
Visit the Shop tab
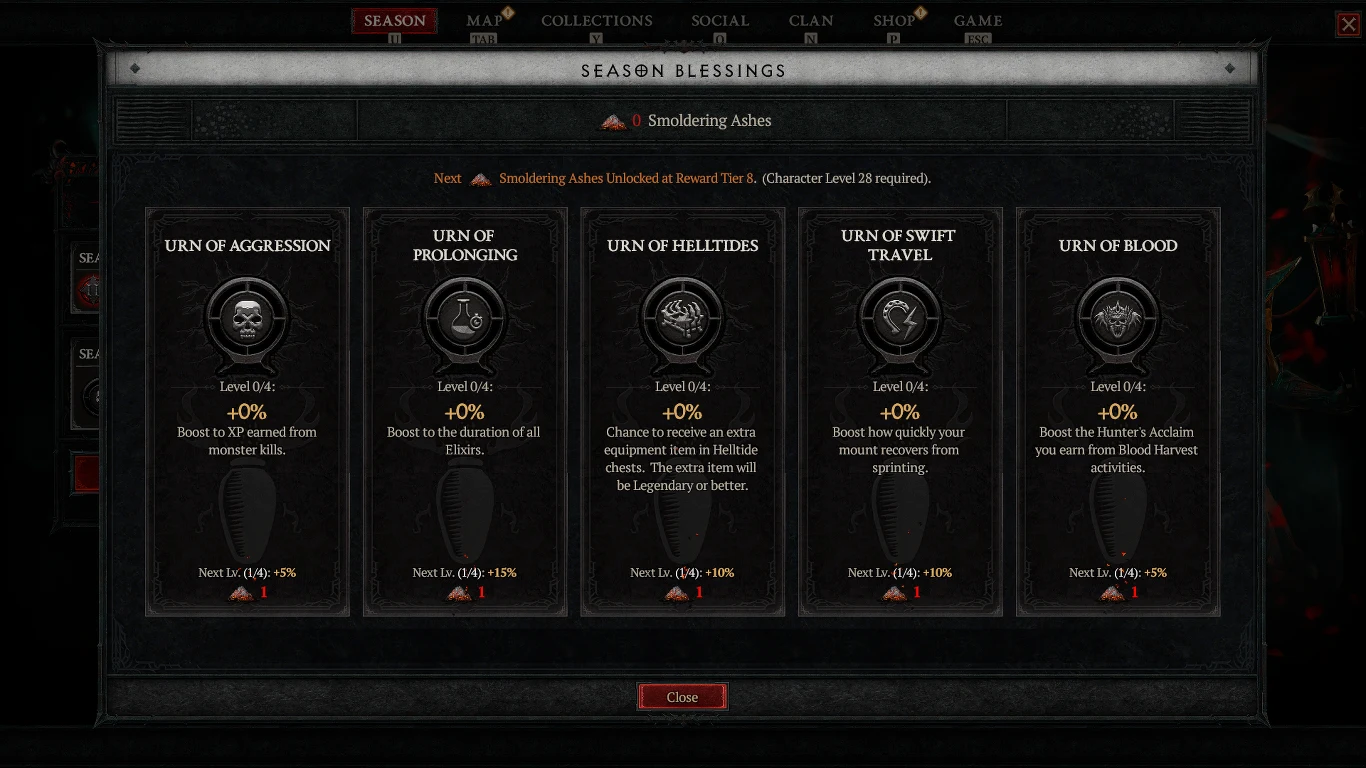pyautogui.click(x=894, y=21)
